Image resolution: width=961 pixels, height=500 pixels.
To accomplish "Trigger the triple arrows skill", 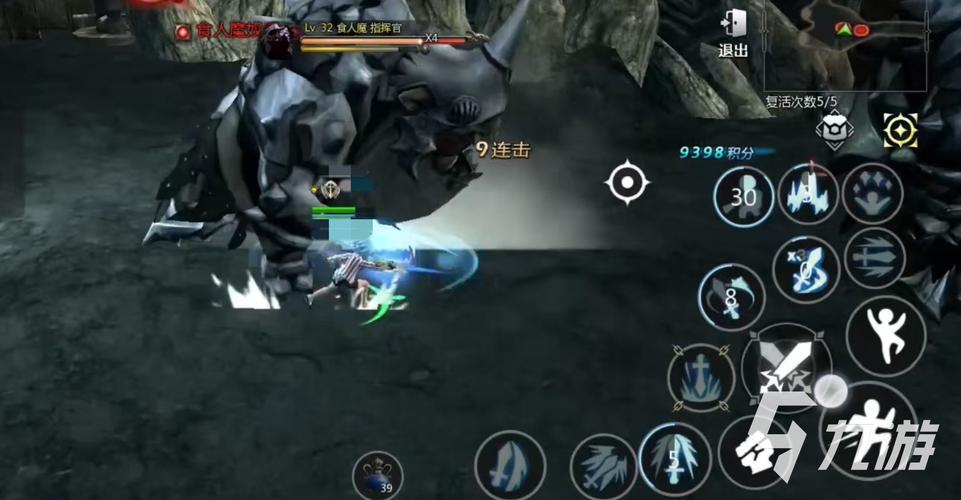I will point(873,258).
